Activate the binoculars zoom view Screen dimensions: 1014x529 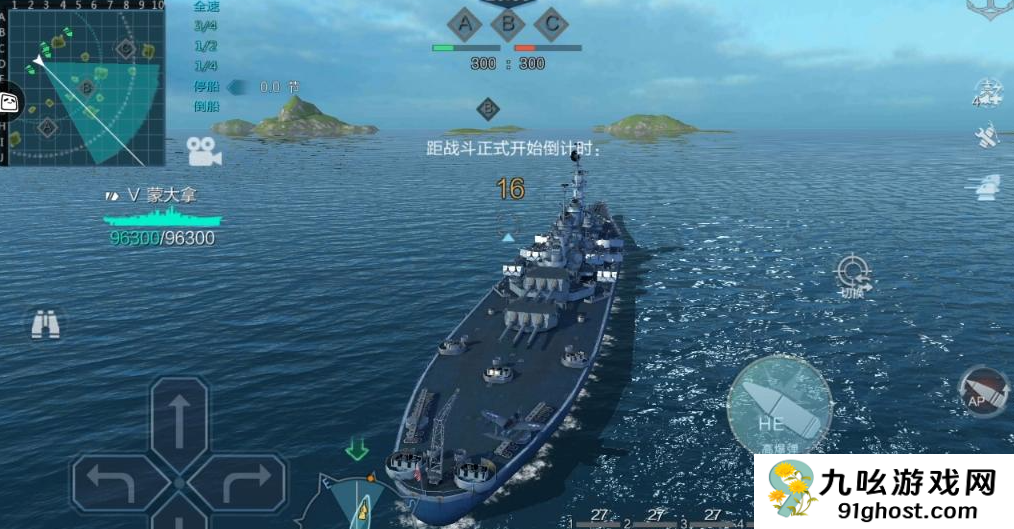tap(45, 324)
